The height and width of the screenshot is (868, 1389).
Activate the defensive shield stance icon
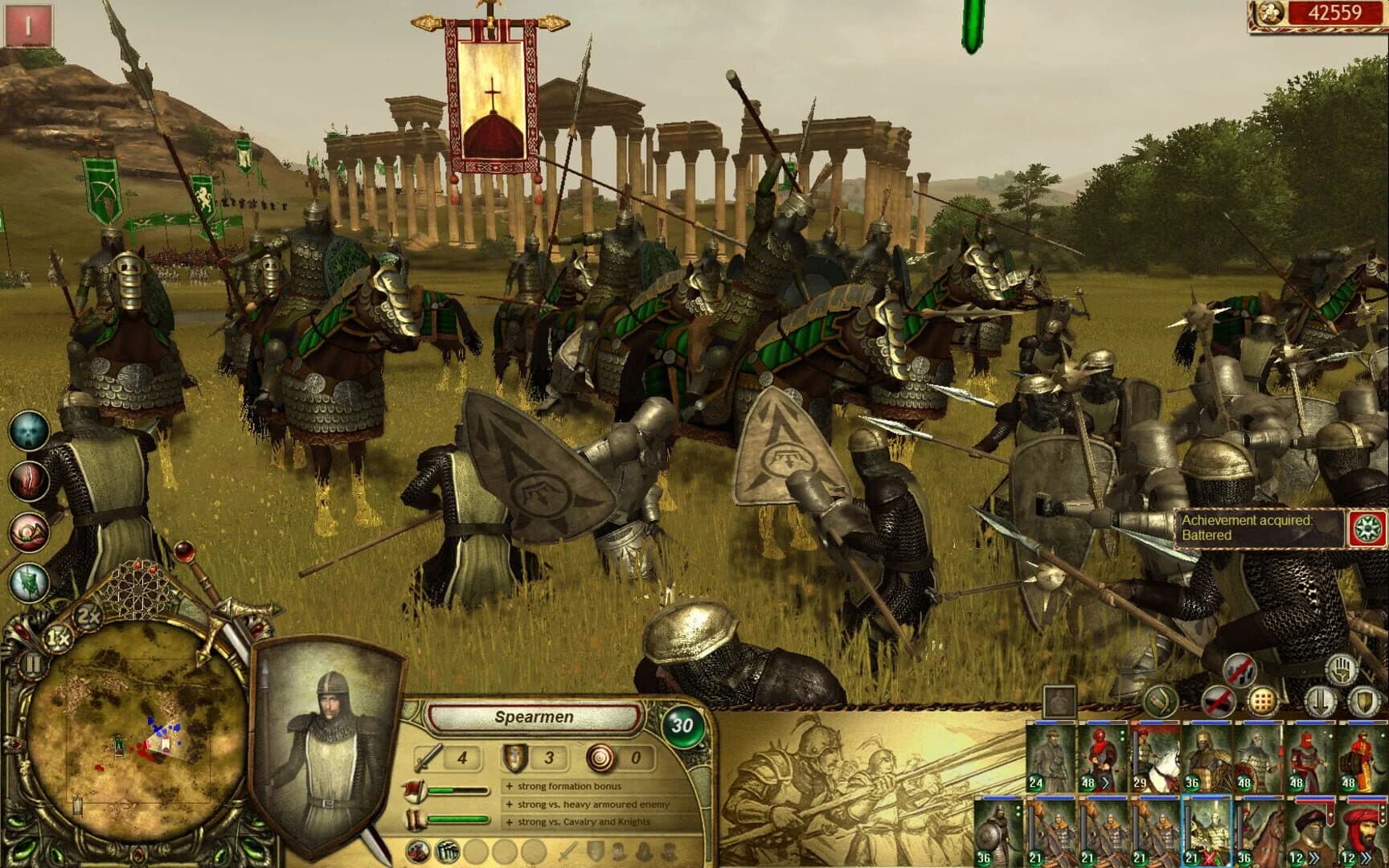pyautogui.click(x=1363, y=702)
